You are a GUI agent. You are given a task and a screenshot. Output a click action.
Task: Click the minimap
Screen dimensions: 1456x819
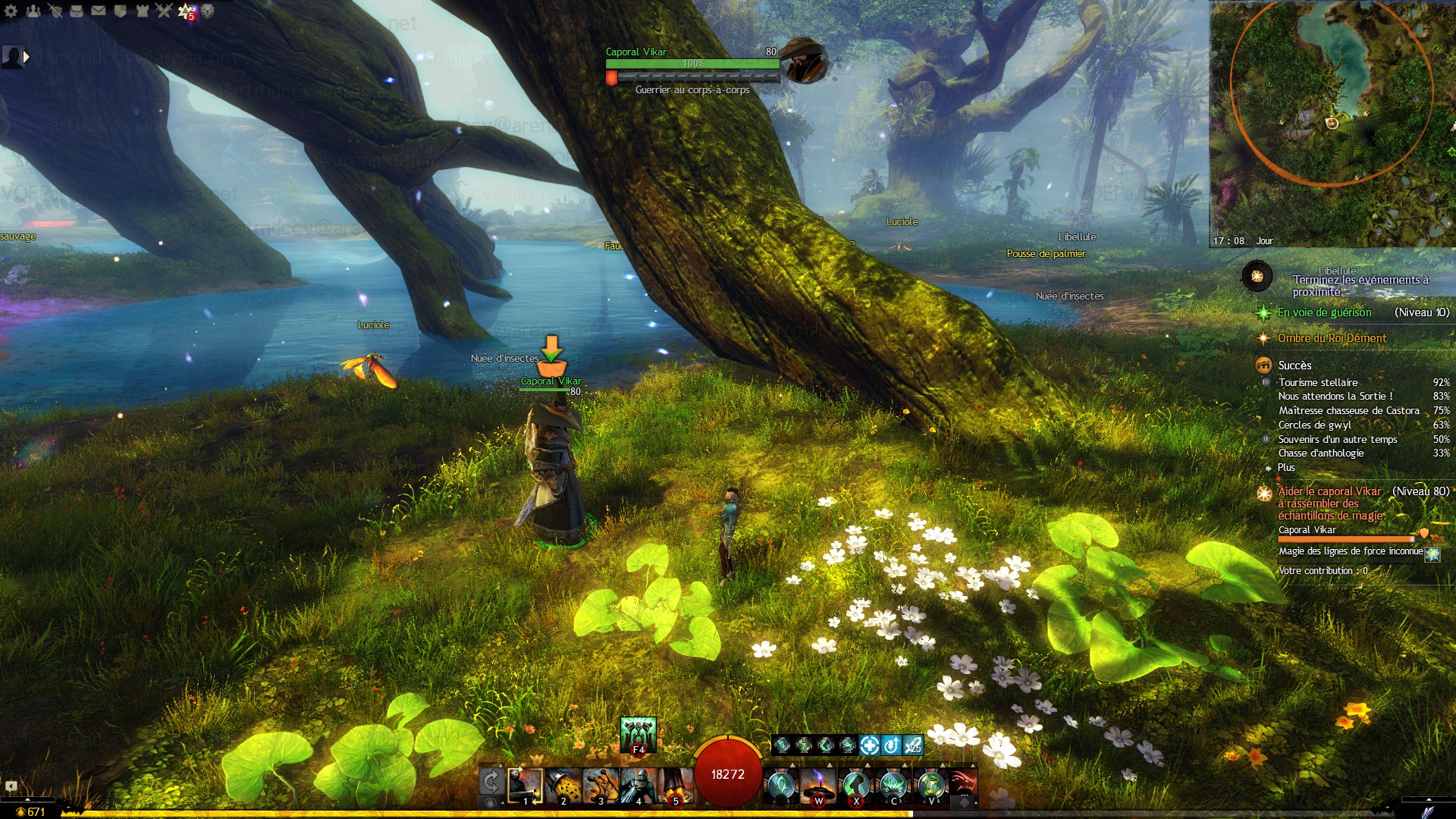click(x=1332, y=121)
